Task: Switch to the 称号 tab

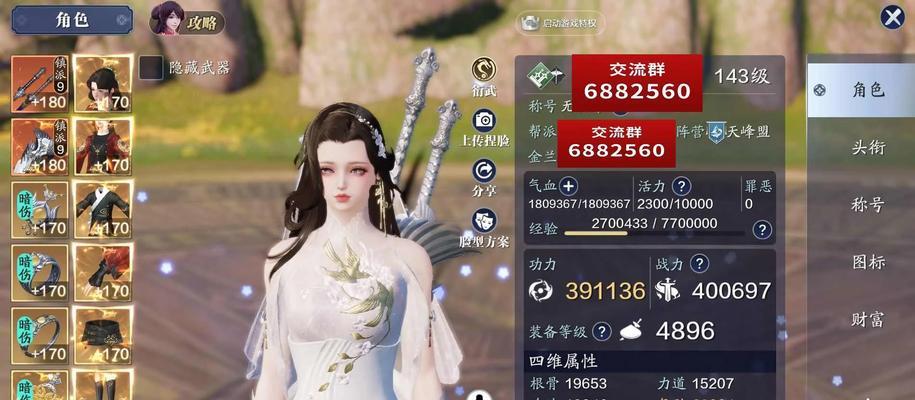Action: pyautogui.click(x=867, y=204)
